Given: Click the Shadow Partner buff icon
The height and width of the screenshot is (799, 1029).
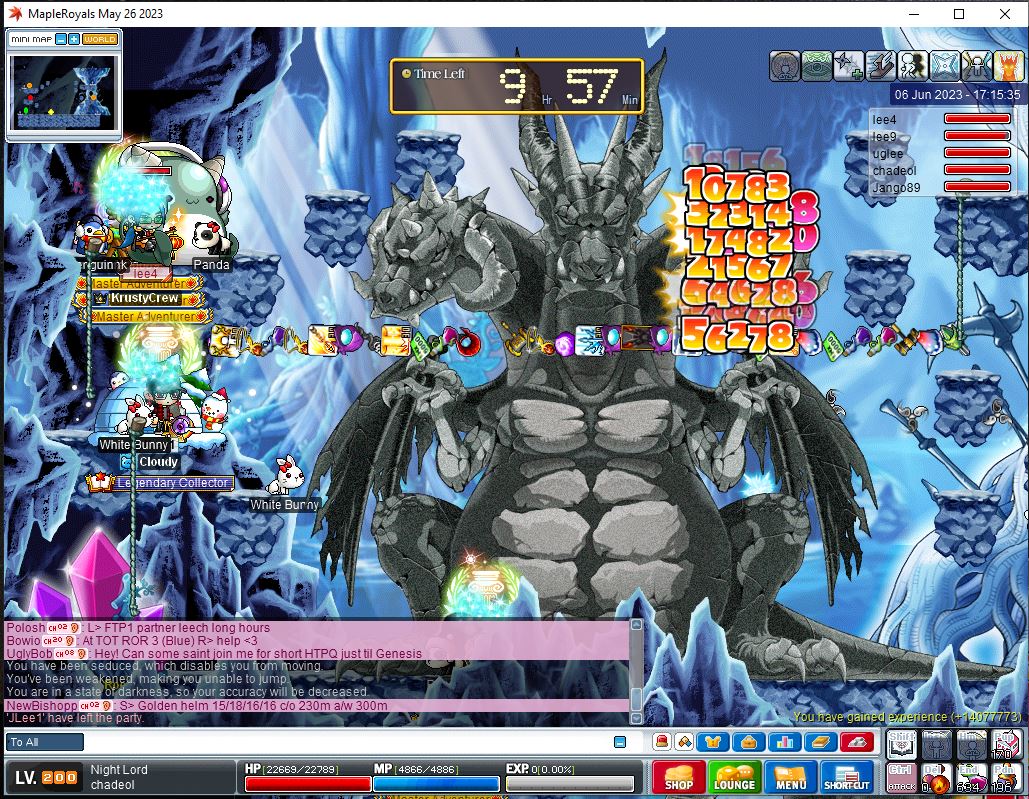Looking at the screenshot, I should click(912, 66).
